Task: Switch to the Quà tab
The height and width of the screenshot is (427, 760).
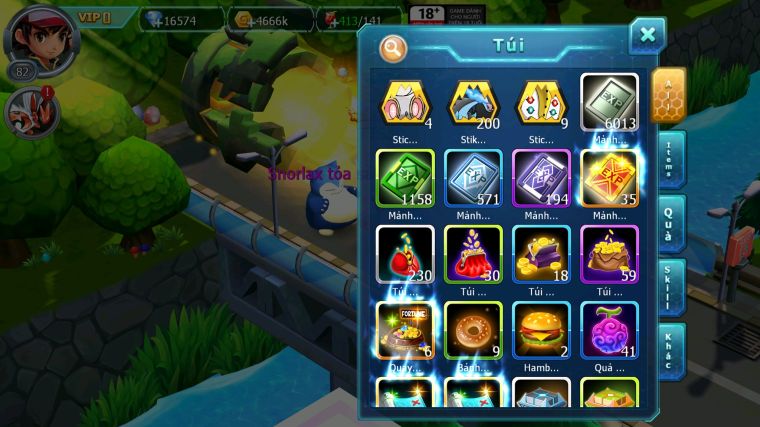Action: [670, 223]
